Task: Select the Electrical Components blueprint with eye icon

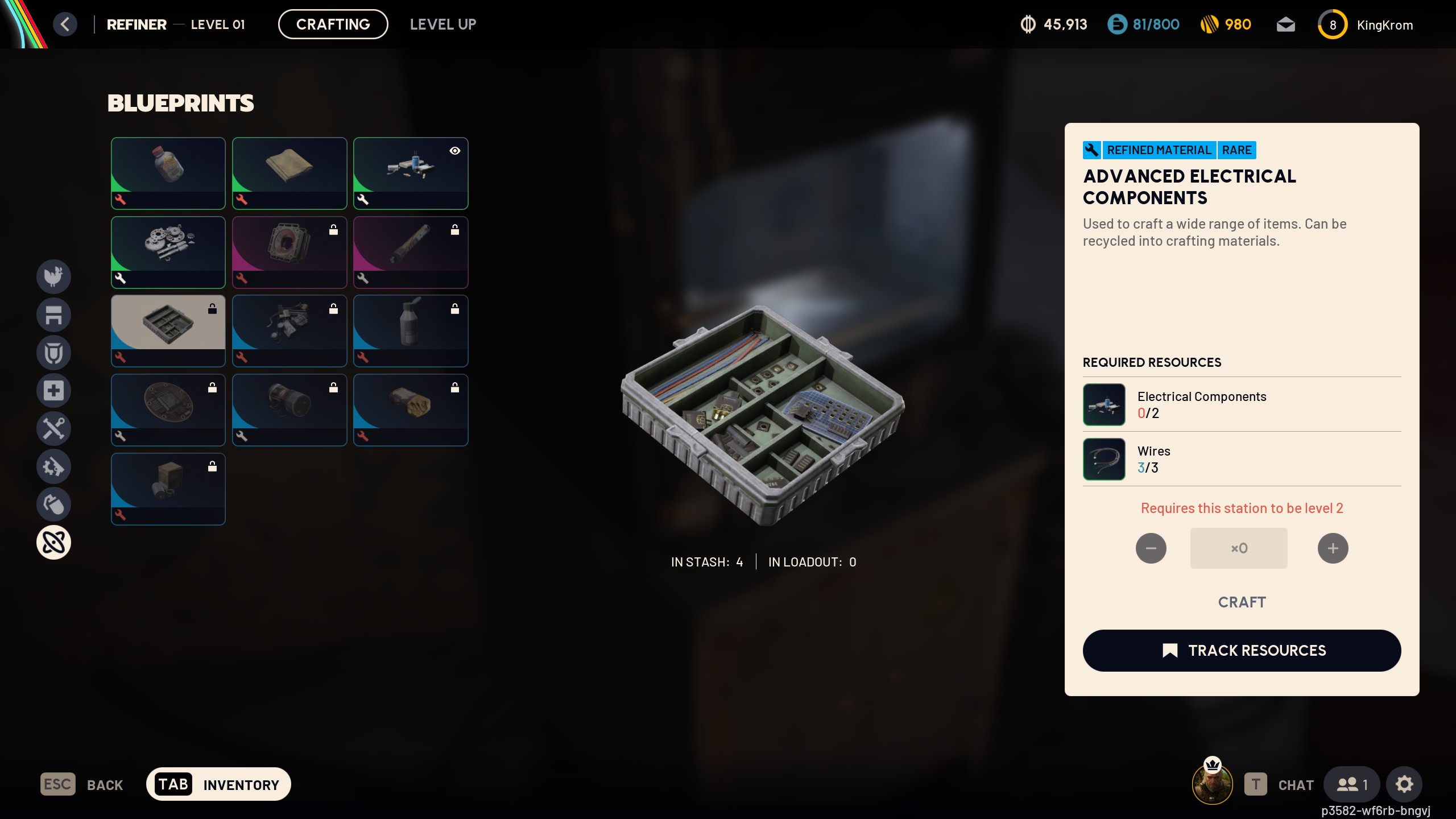Action: pos(410,172)
